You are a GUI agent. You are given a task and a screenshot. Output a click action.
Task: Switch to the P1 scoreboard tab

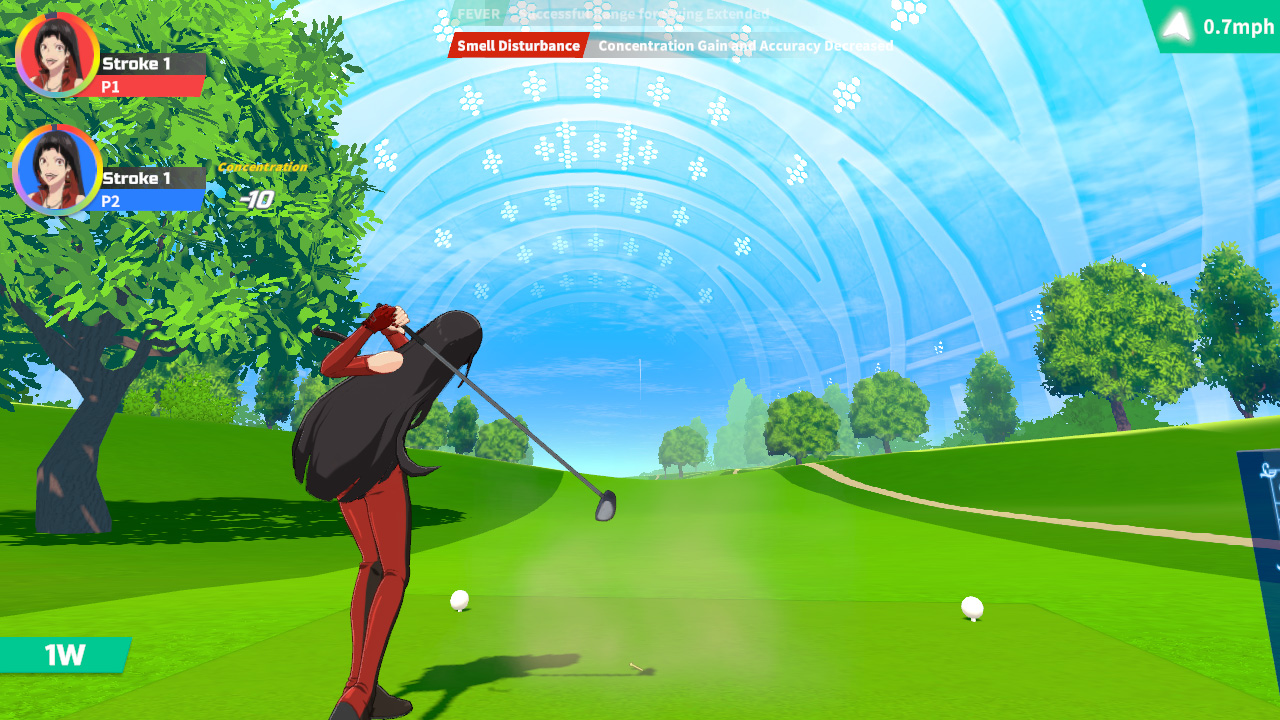[150, 86]
